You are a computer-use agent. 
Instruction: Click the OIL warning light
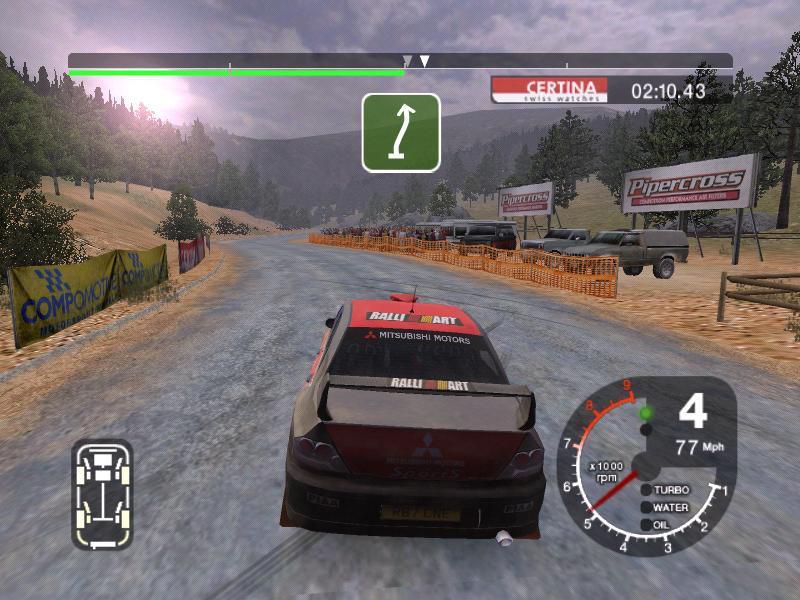click(x=645, y=523)
